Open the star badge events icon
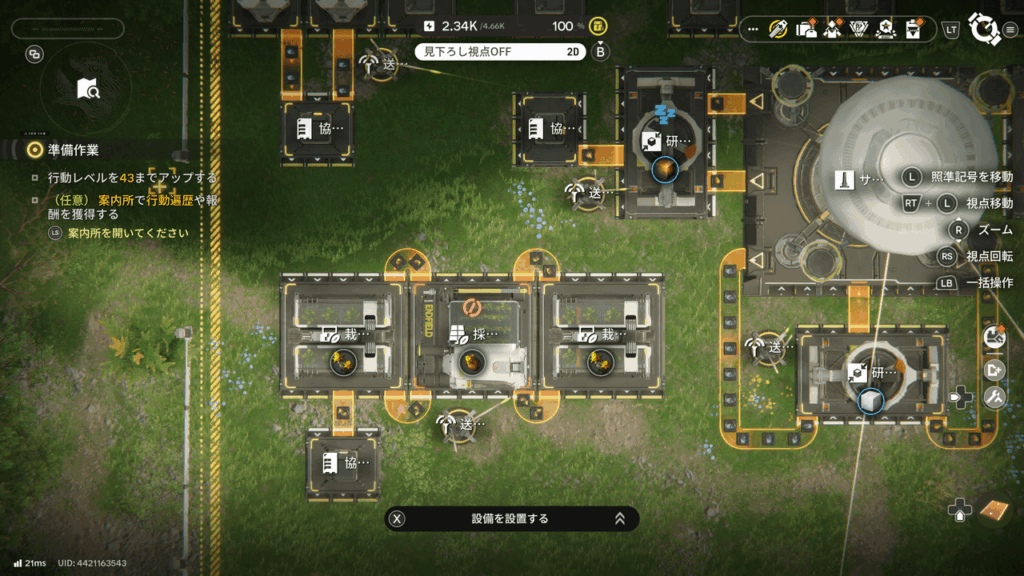Viewport: 1024px width, 576px height. point(884,29)
